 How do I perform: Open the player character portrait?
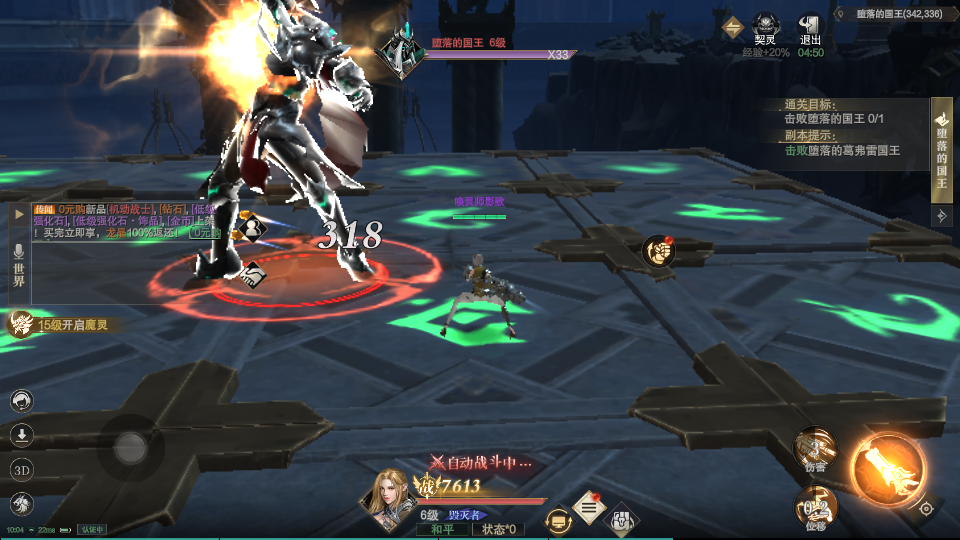392,496
